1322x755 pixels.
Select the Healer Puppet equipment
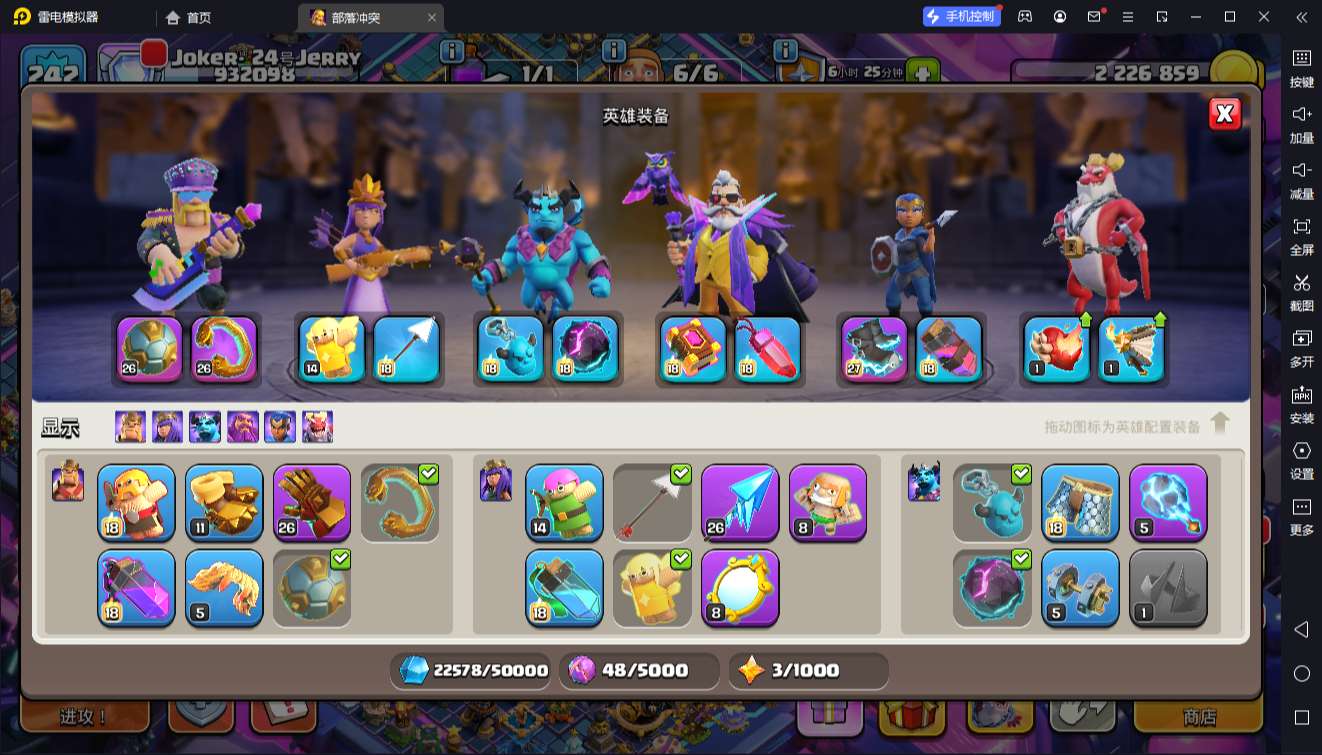click(x=828, y=502)
